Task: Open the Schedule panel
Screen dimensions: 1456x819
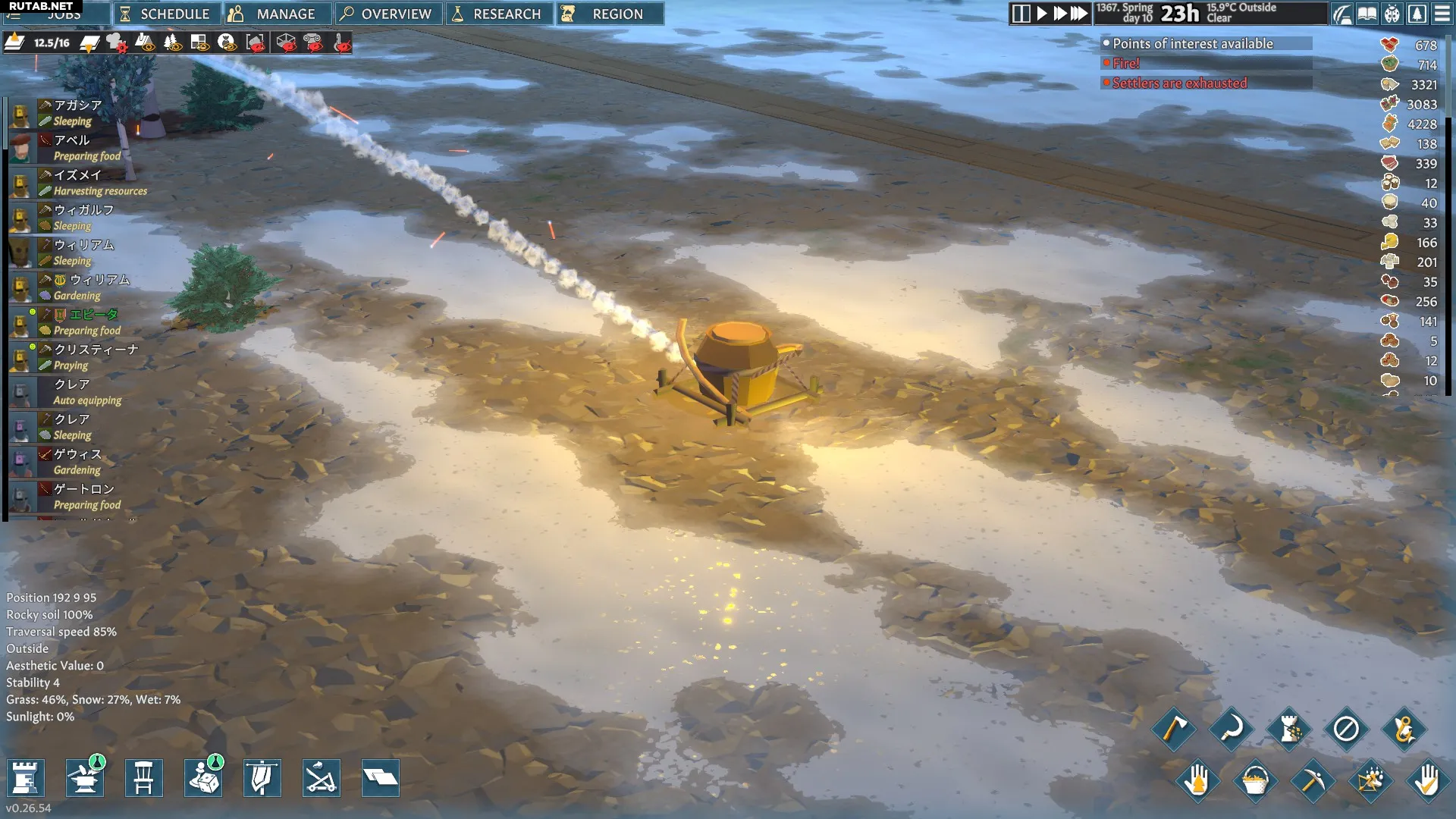Action: point(166,14)
